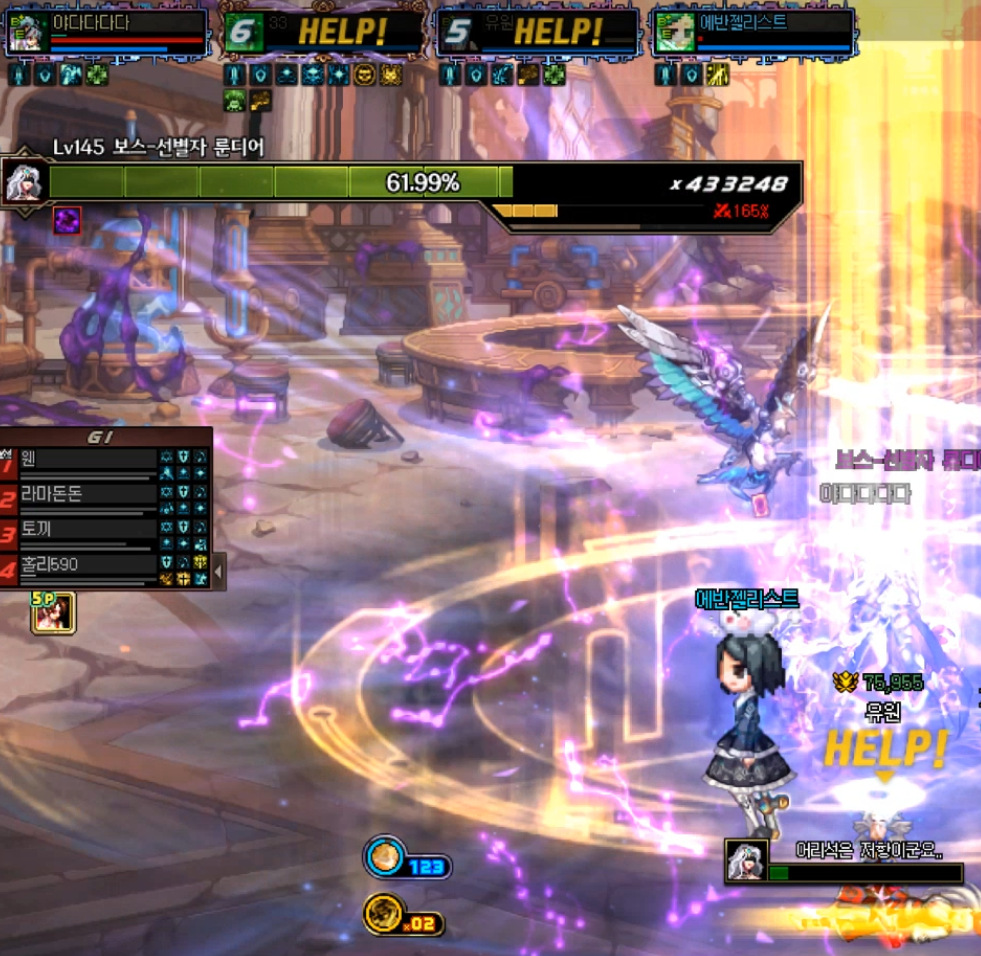Screen dimensions: 981x956
Task: Use the orange orb item with 123
Action: coord(384,859)
